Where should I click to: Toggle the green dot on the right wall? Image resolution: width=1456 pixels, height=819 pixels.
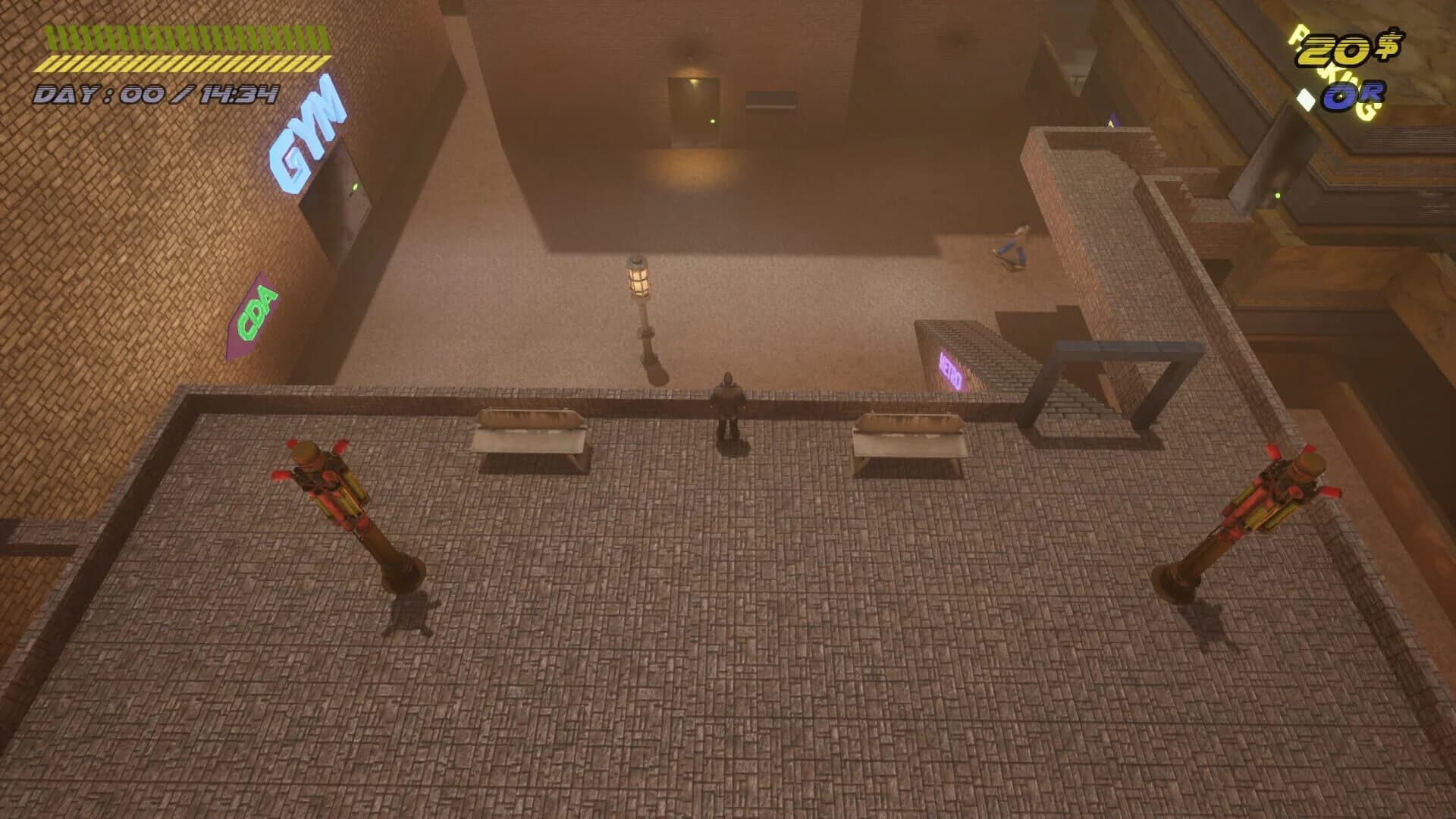tap(1278, 196)
